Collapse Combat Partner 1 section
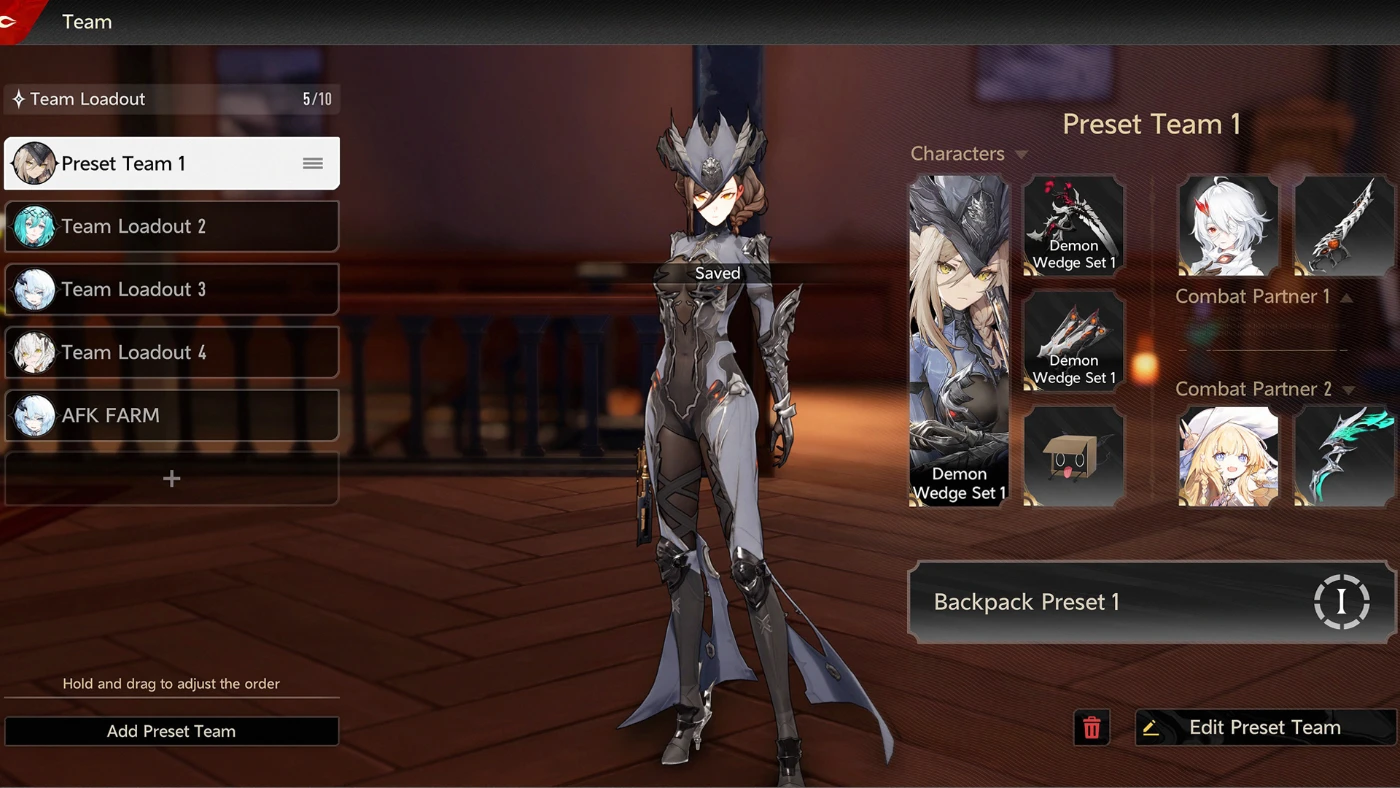Screen dimensions: 1400x788 click(1346, 298)
